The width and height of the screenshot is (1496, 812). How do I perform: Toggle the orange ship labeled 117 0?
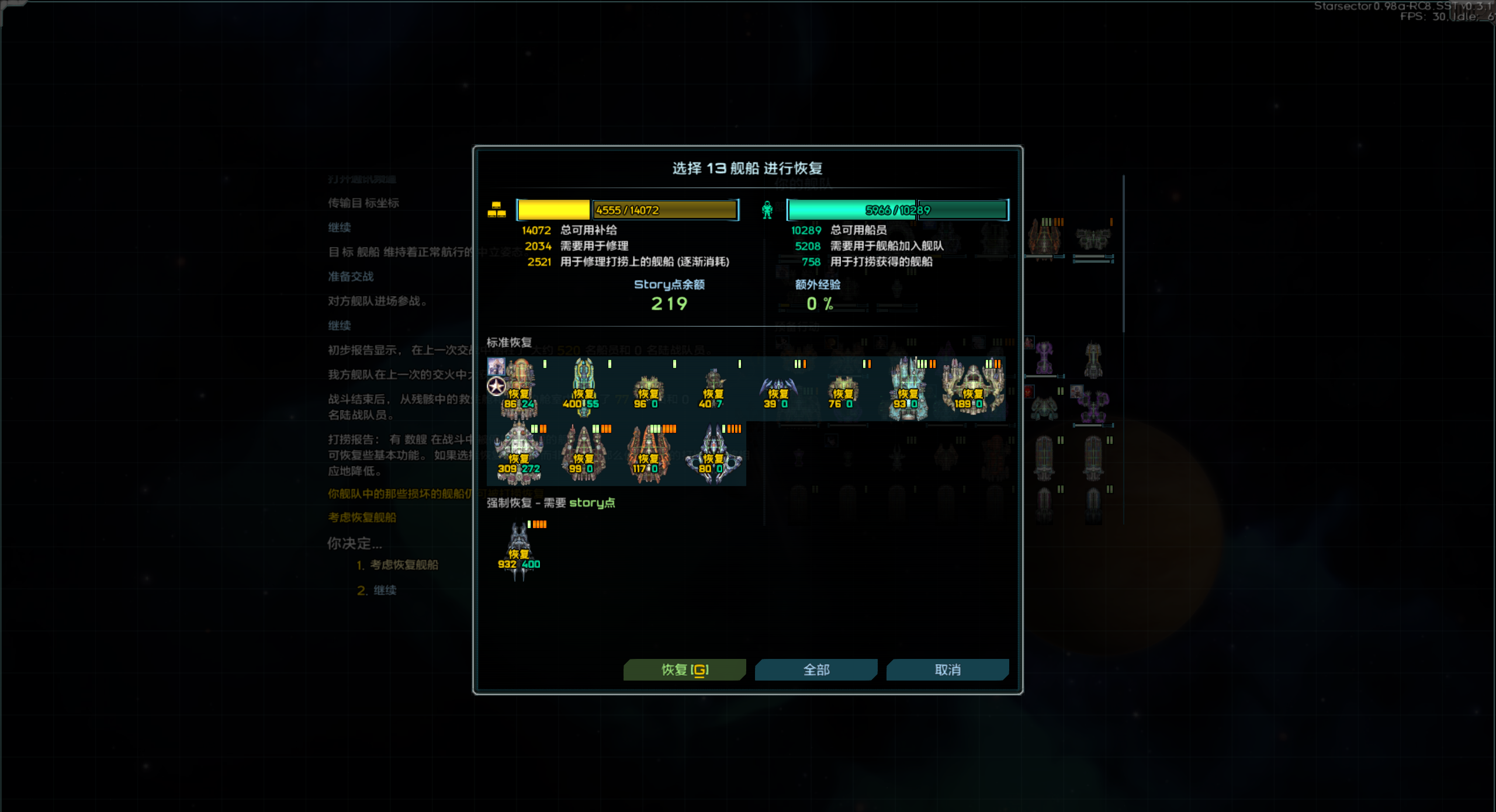coord(648,454)
